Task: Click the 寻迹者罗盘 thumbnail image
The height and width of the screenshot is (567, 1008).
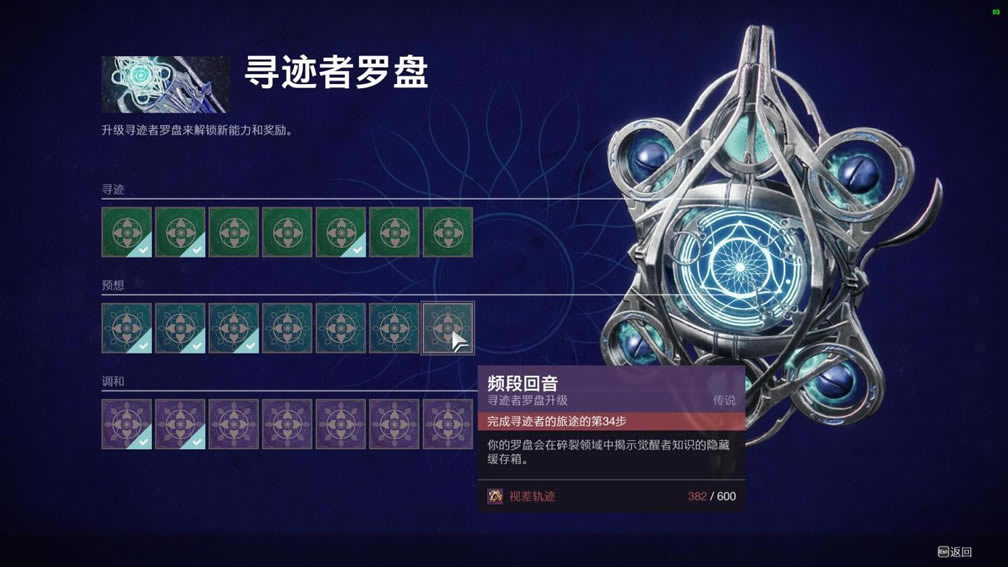Action: coord(165,84)
